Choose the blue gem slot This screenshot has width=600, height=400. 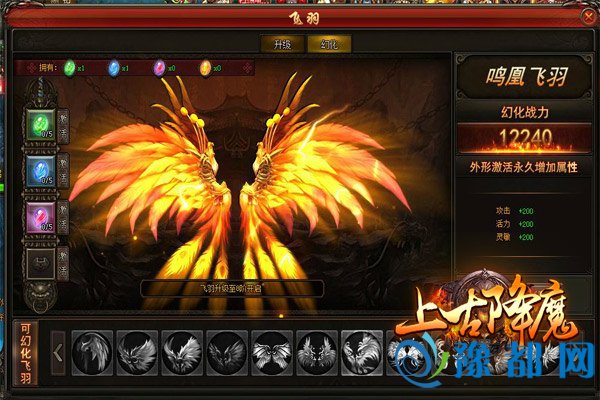coord(40,170)
